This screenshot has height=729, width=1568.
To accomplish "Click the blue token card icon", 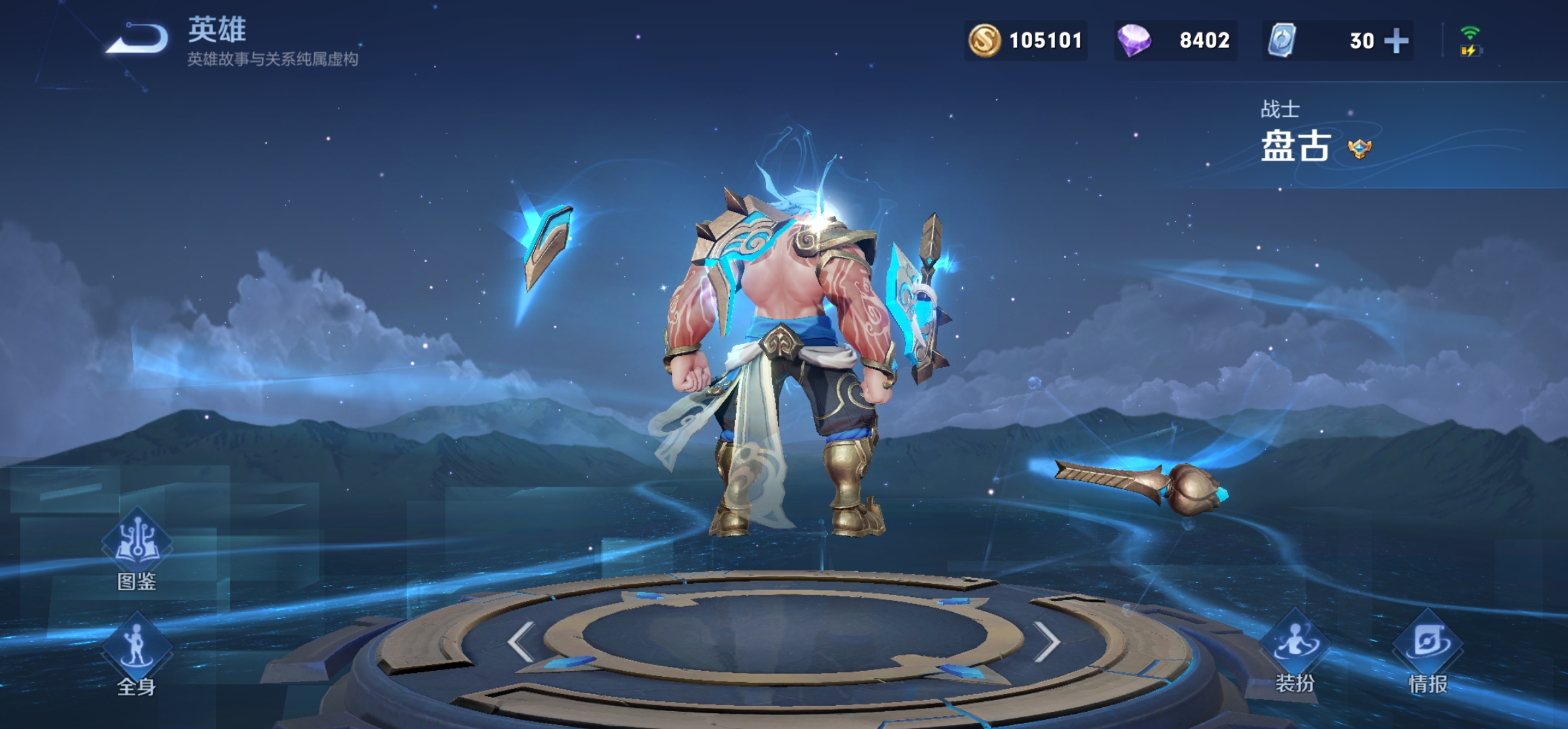I will tap(1282, 41).
